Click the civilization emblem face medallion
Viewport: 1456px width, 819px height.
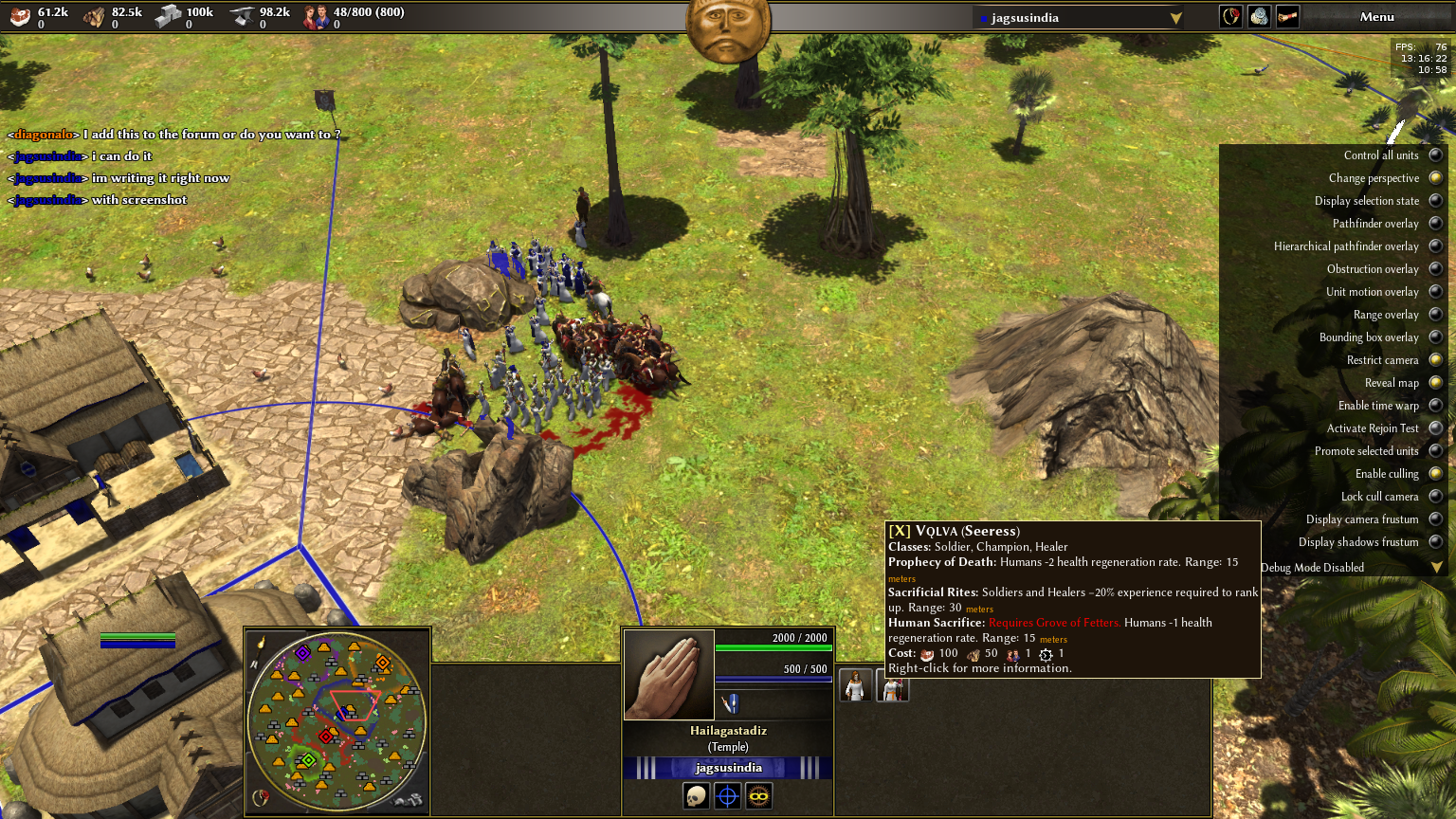click(x=727, y=28)
